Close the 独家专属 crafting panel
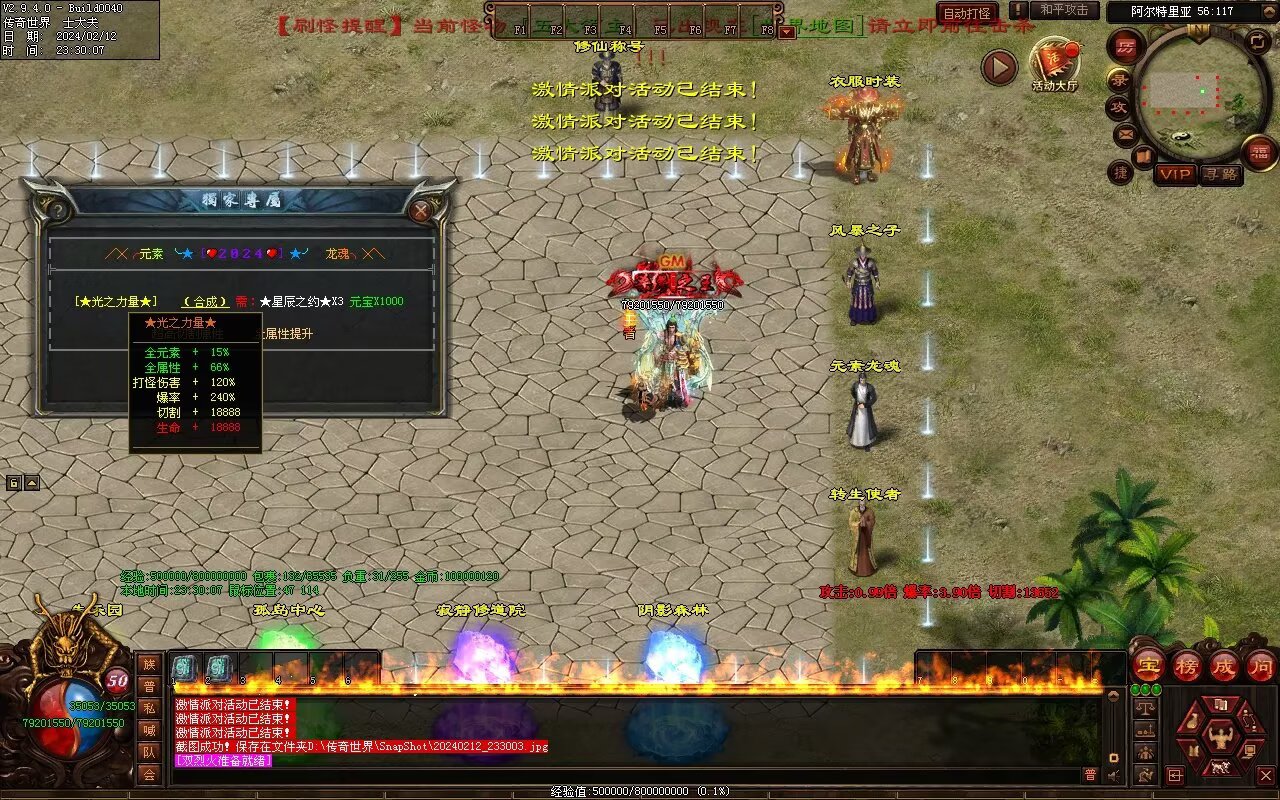1280x800 pixels. coord(421,210)
